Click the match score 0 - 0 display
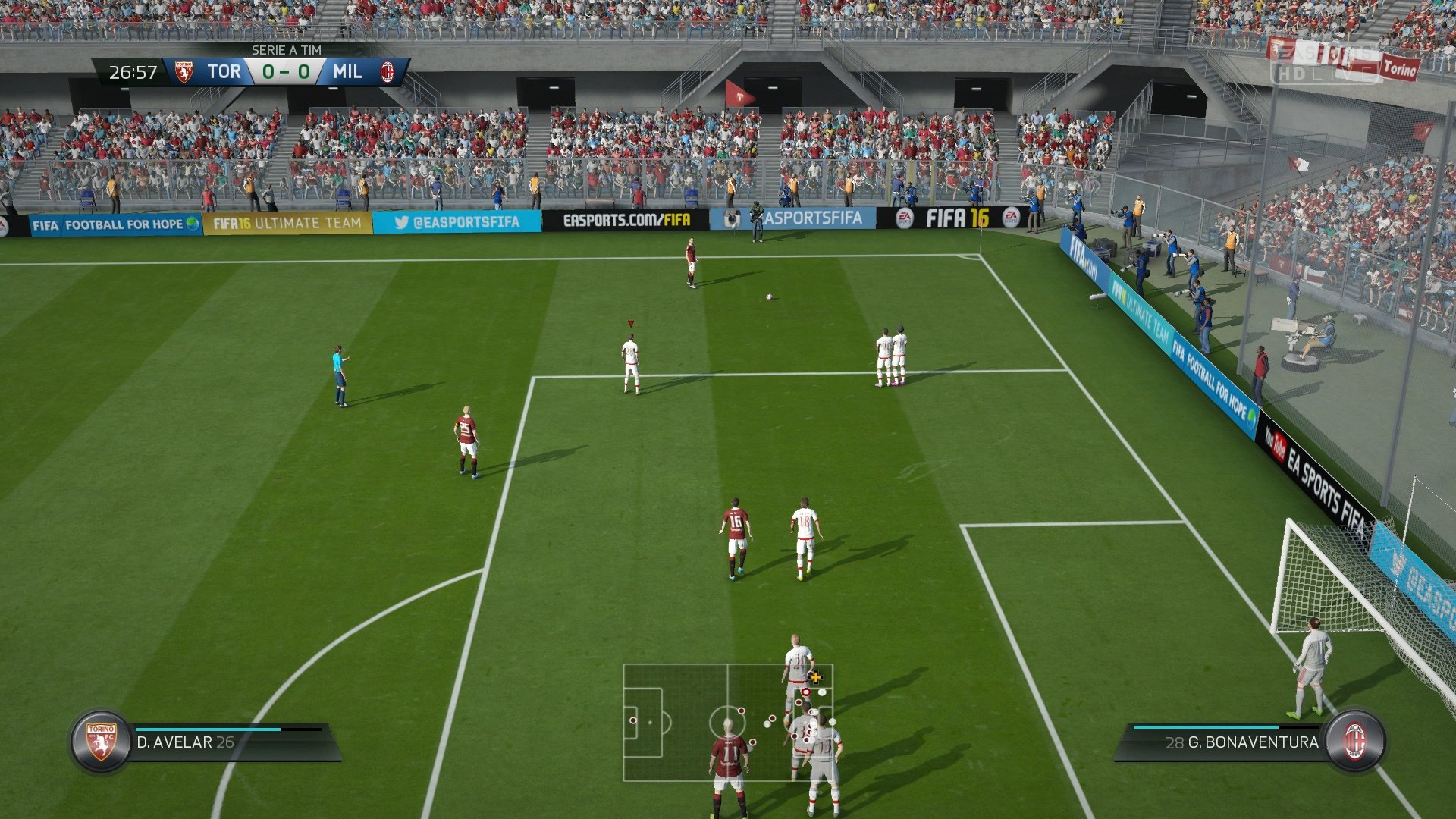1456x819 pixels. click(286, 71)
